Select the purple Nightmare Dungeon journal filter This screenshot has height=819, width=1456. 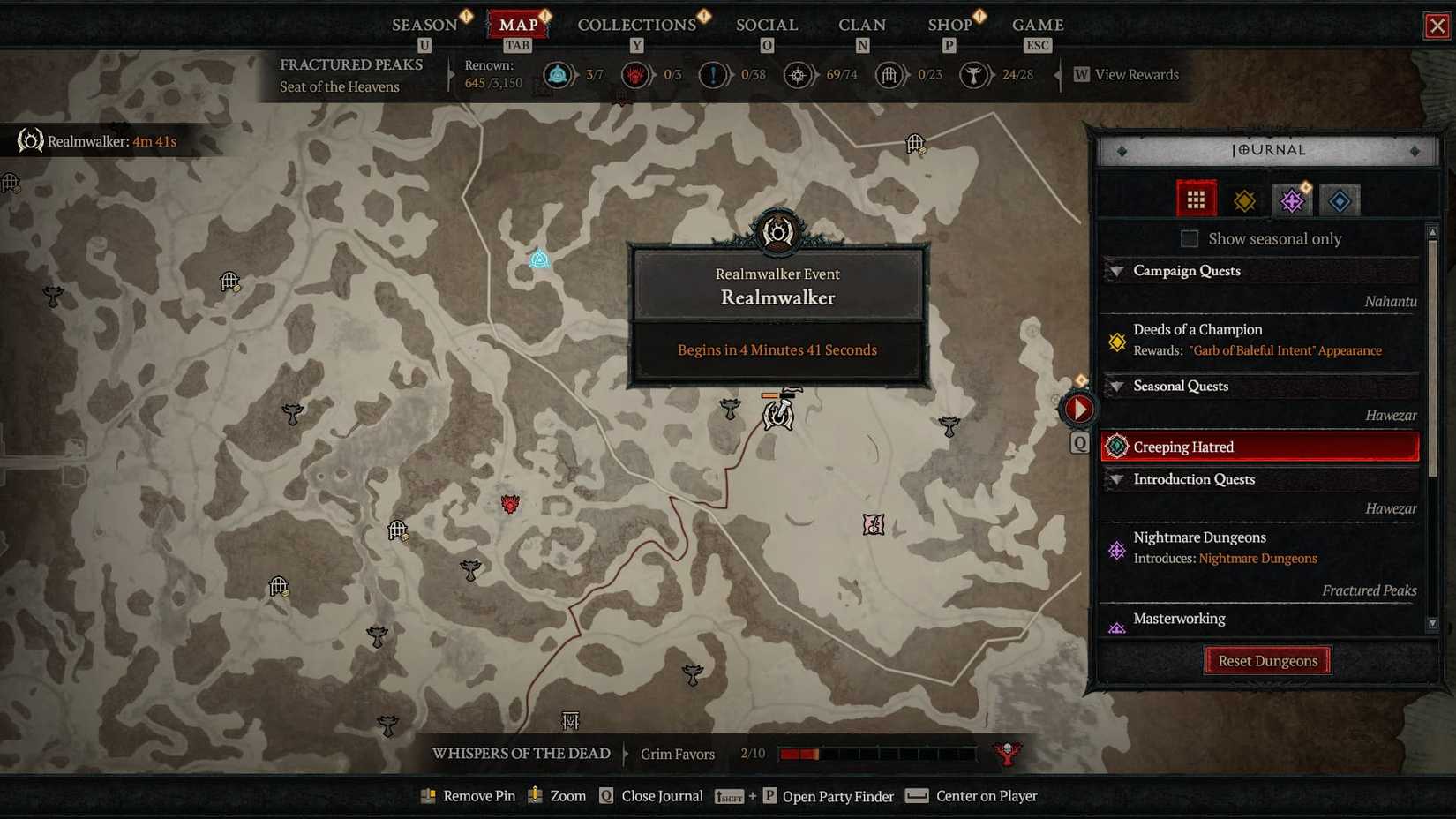pos(1292,199)
